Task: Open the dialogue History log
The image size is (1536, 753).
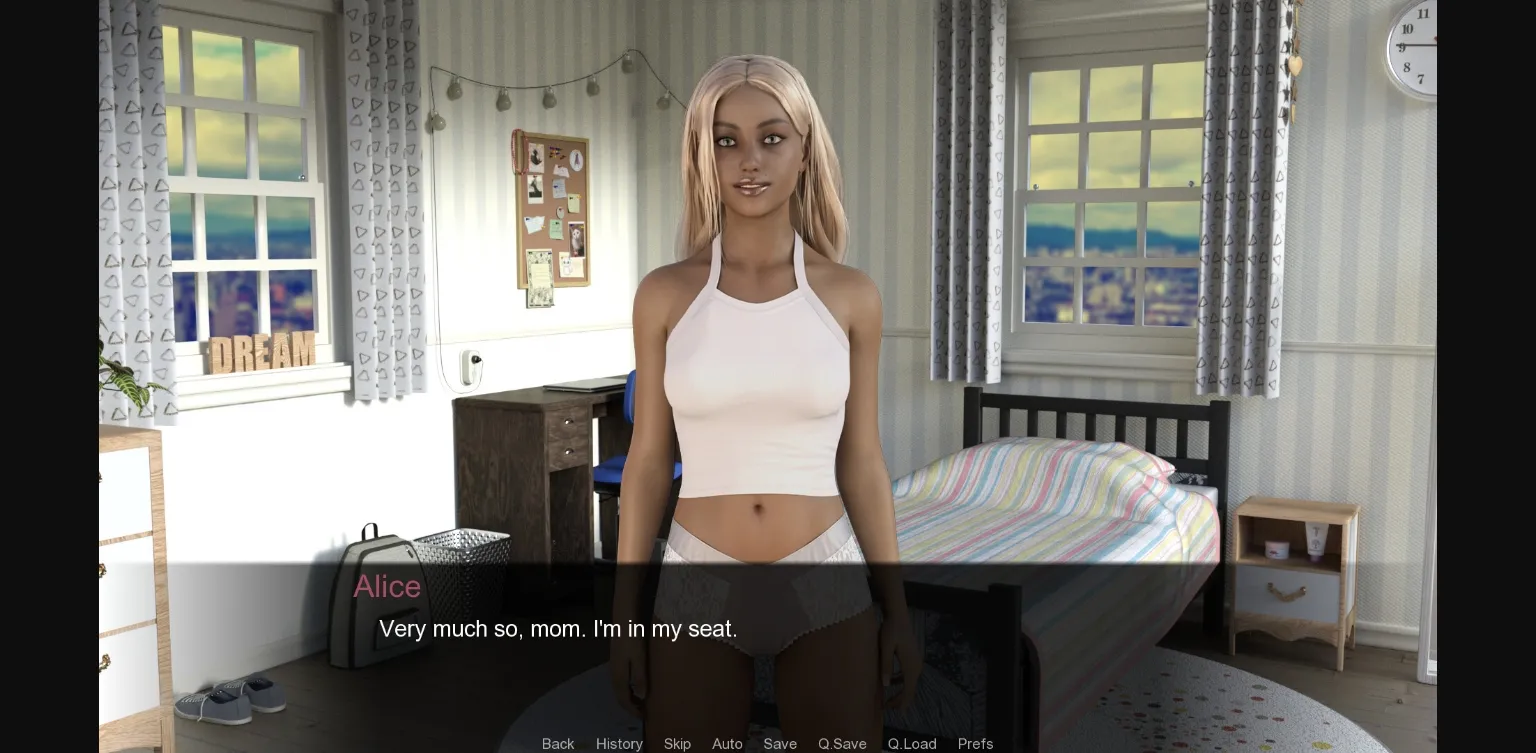Action: coord(619,744)
